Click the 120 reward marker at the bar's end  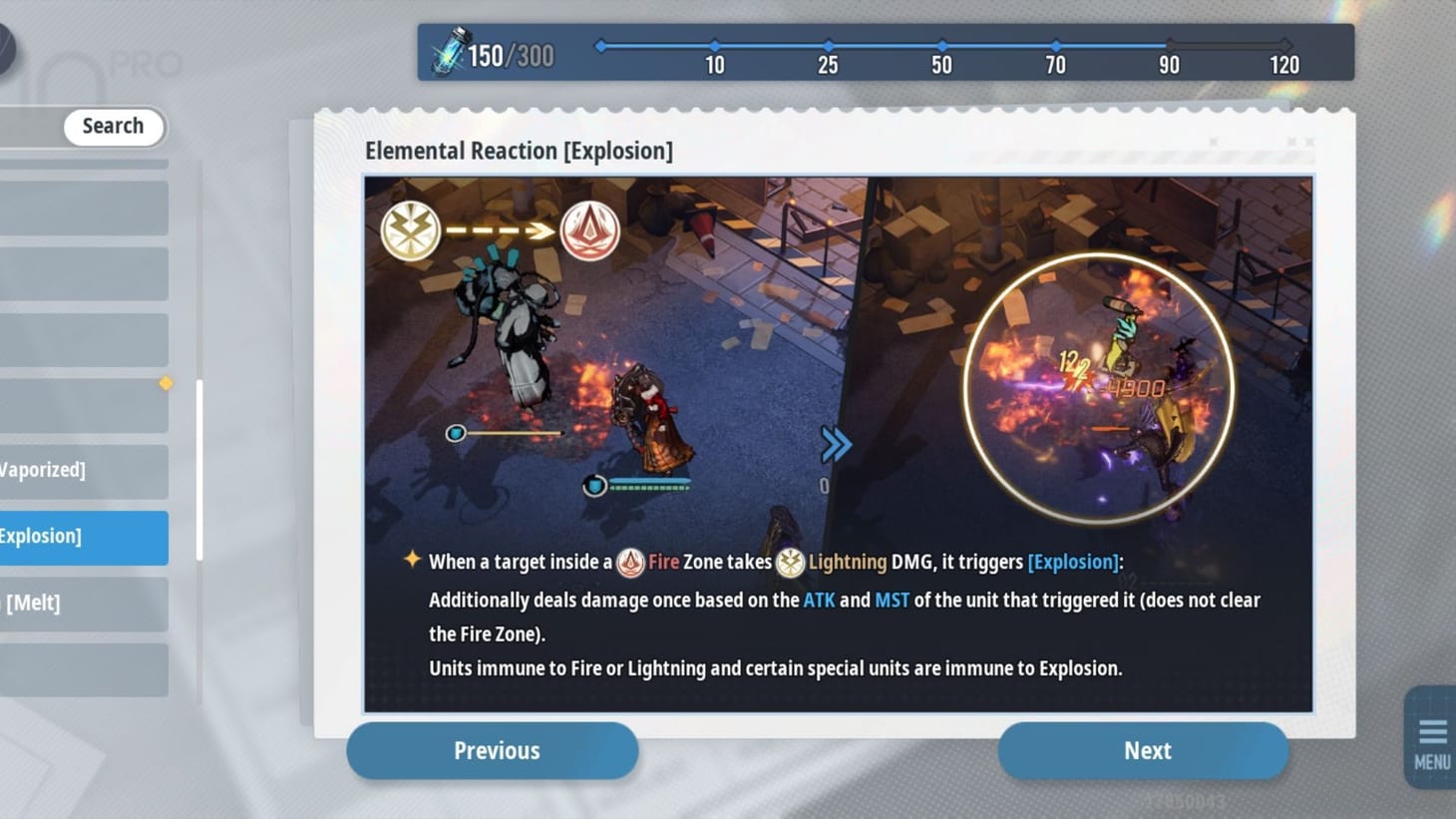[x=1284, y=45]
